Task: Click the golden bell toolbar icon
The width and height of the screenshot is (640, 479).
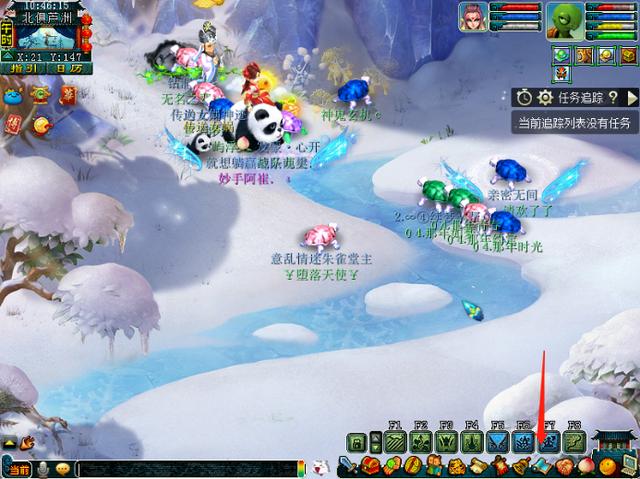Action: tap(521, 465)
